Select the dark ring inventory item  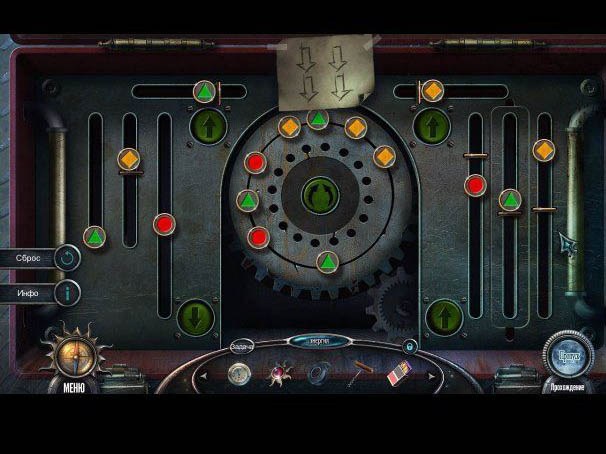pos(317,375)
